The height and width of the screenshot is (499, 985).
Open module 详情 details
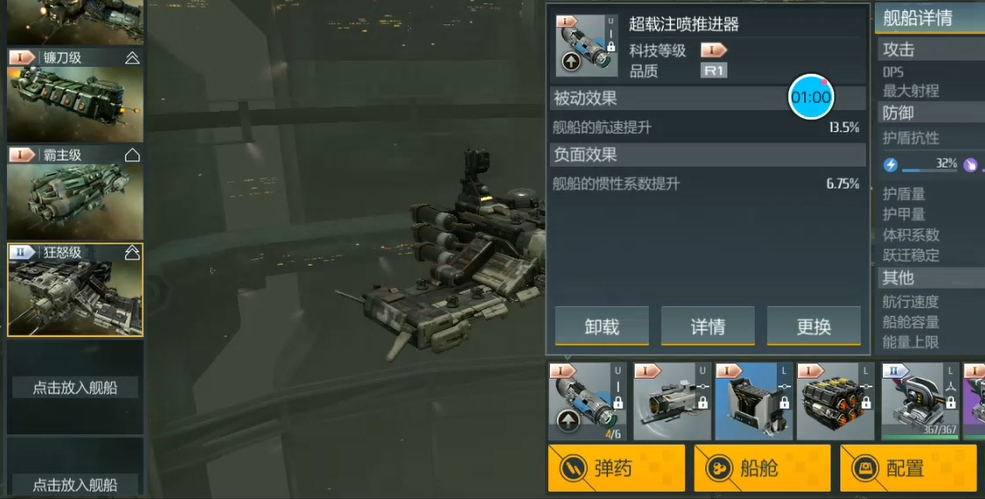point(707,326)
